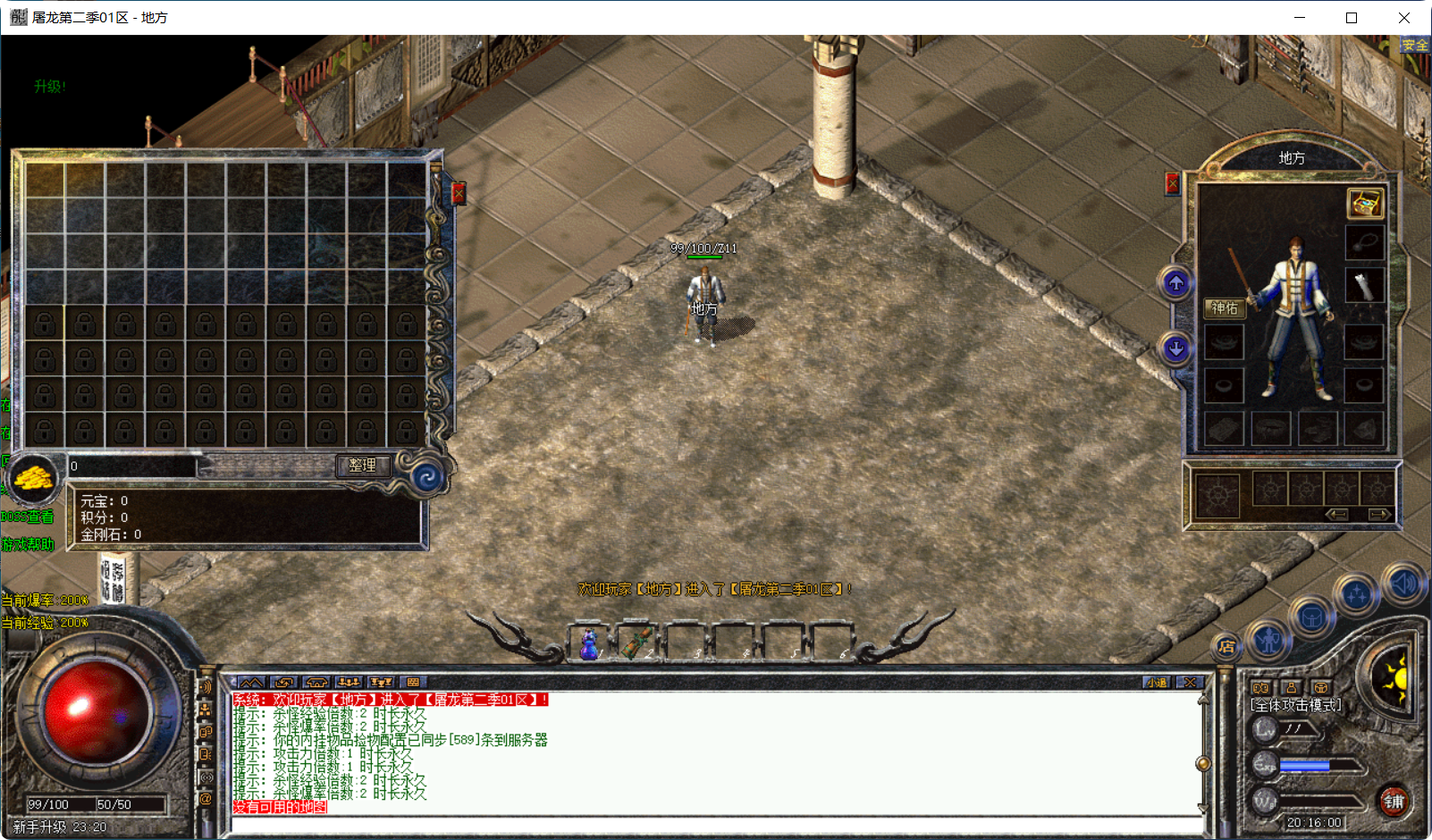Maximize the game window
The image size is (1432, 840).
tap(1352, 18)
